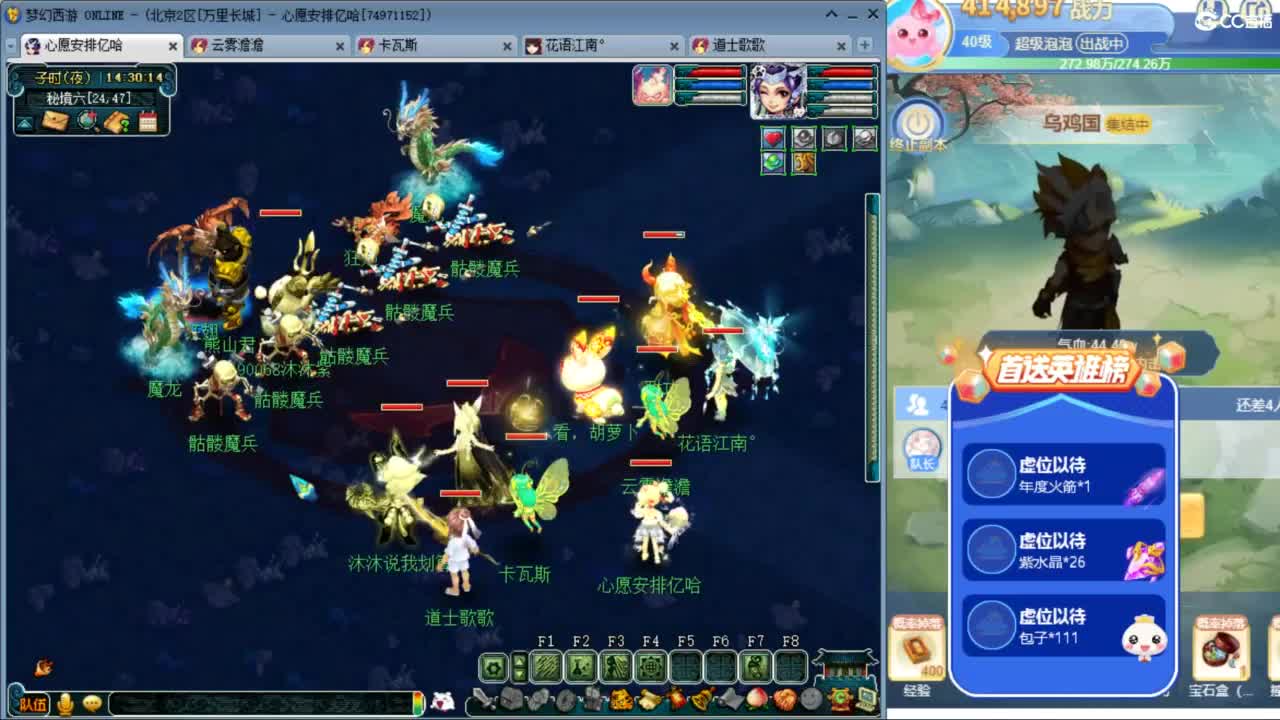Open the mail envelope icon

(x=55, y=122)
